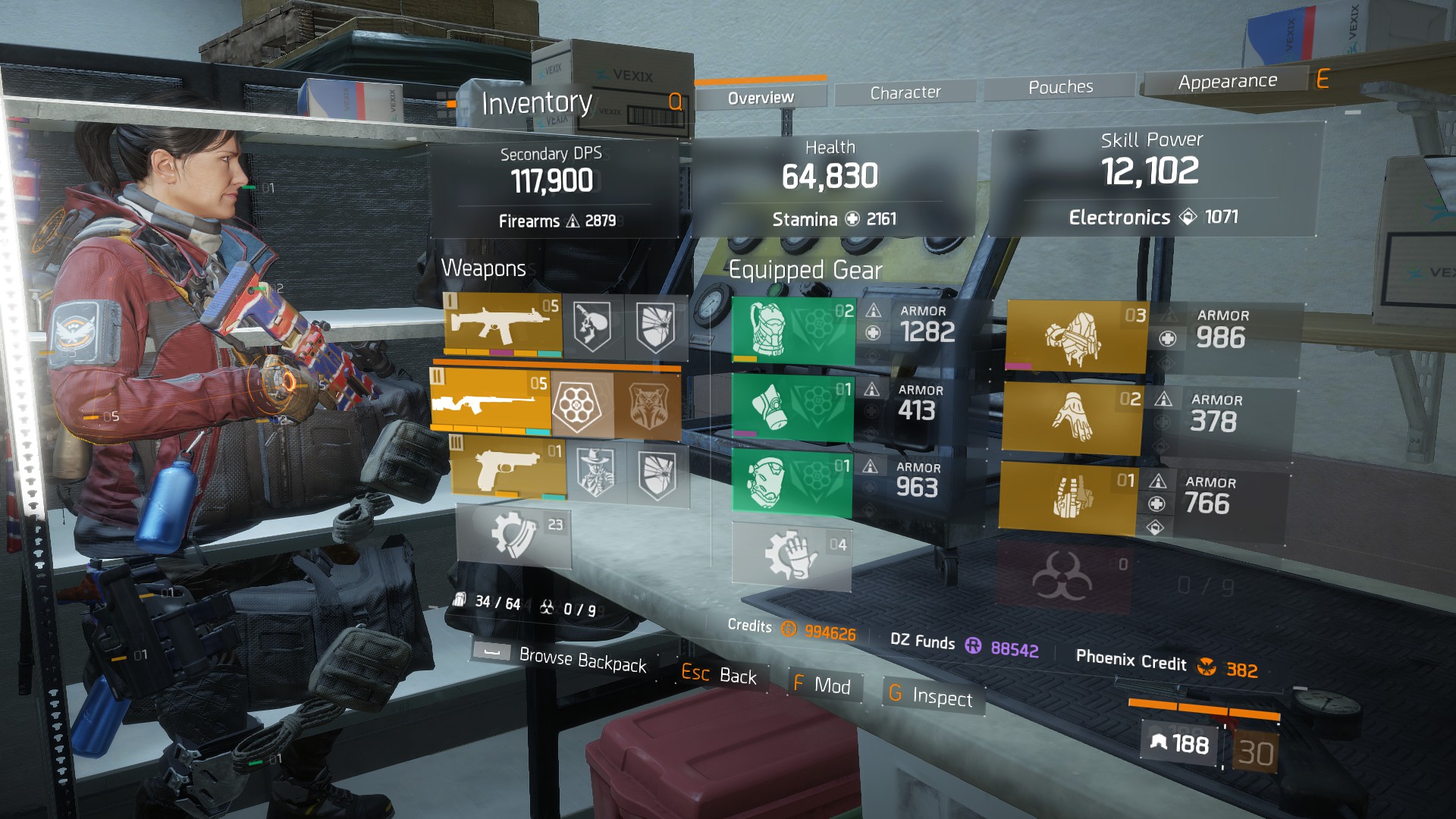Switch to the Appearance tab
1456x819 pixels.
(x=1227, y=81)
